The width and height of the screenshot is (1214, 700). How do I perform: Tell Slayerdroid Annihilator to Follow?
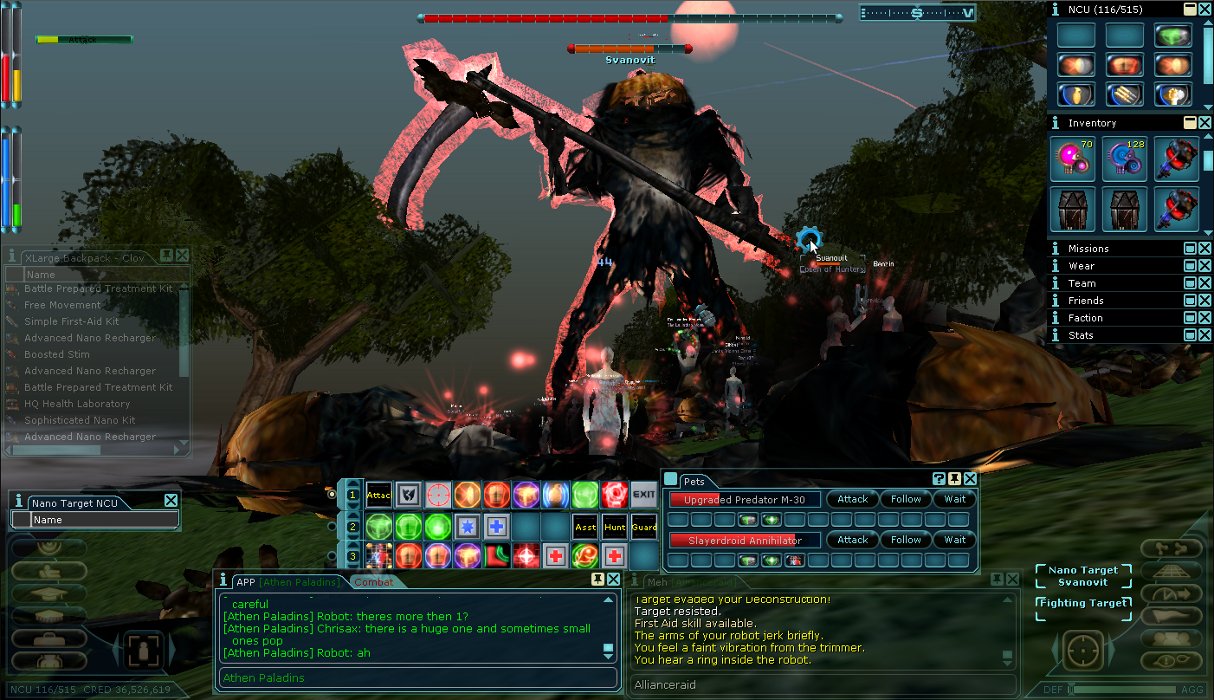905,540
